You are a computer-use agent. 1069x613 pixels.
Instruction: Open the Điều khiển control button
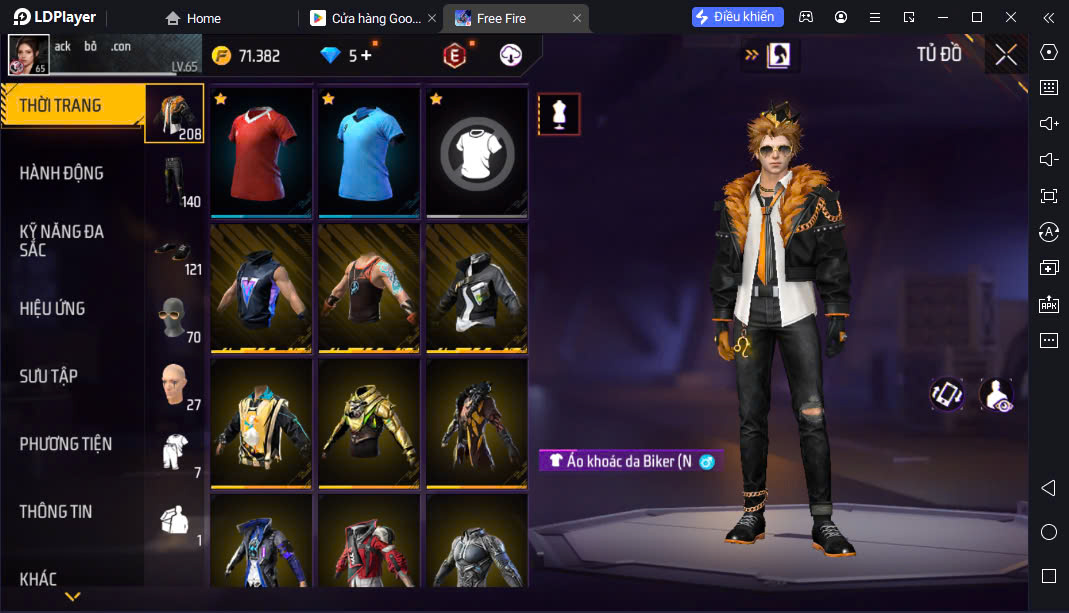[x=737, y=17]
